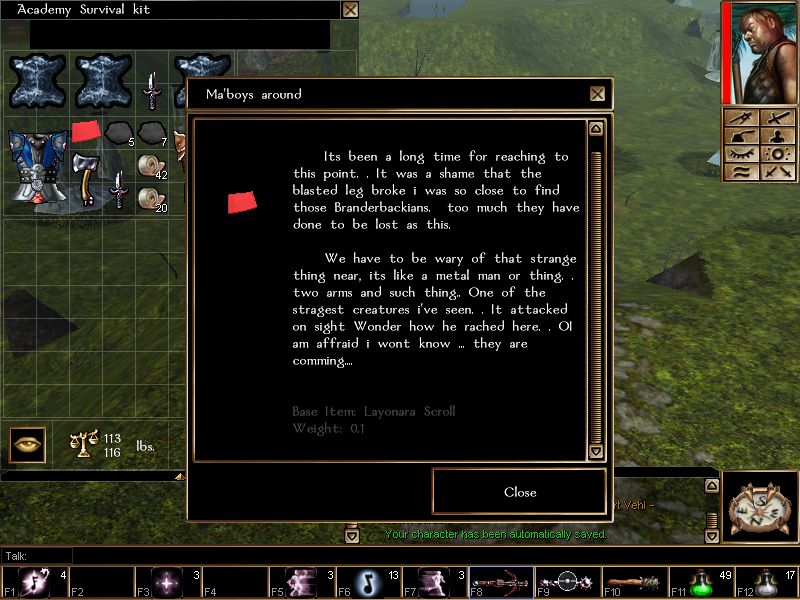
Task: Select the hand axe in the inventory
Action: (88, 177)
